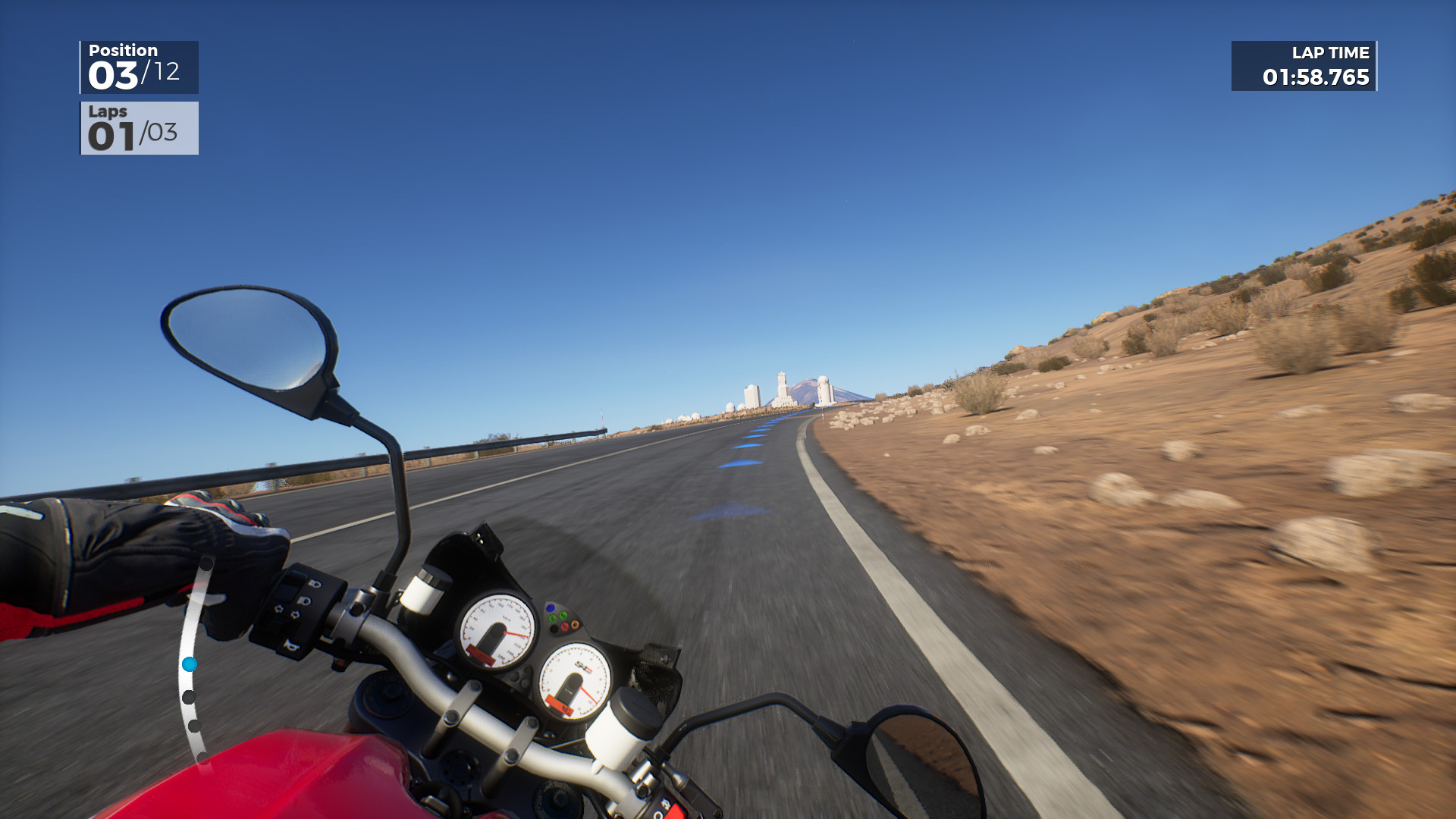Click the amber turn-signal indicator lamp

575,623
